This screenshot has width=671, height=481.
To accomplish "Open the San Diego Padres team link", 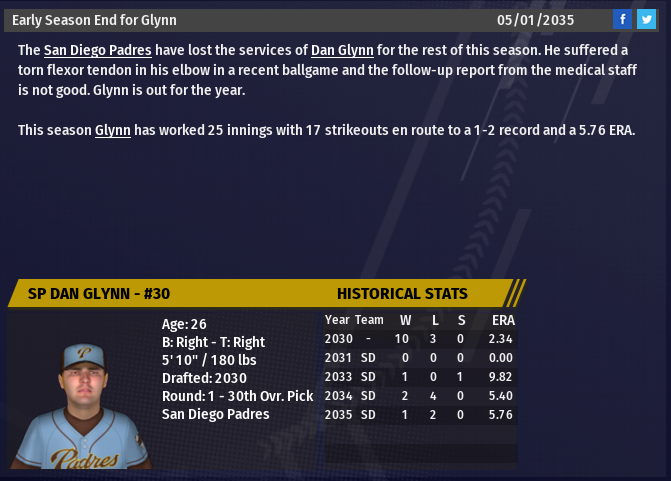I will [97, 50].
